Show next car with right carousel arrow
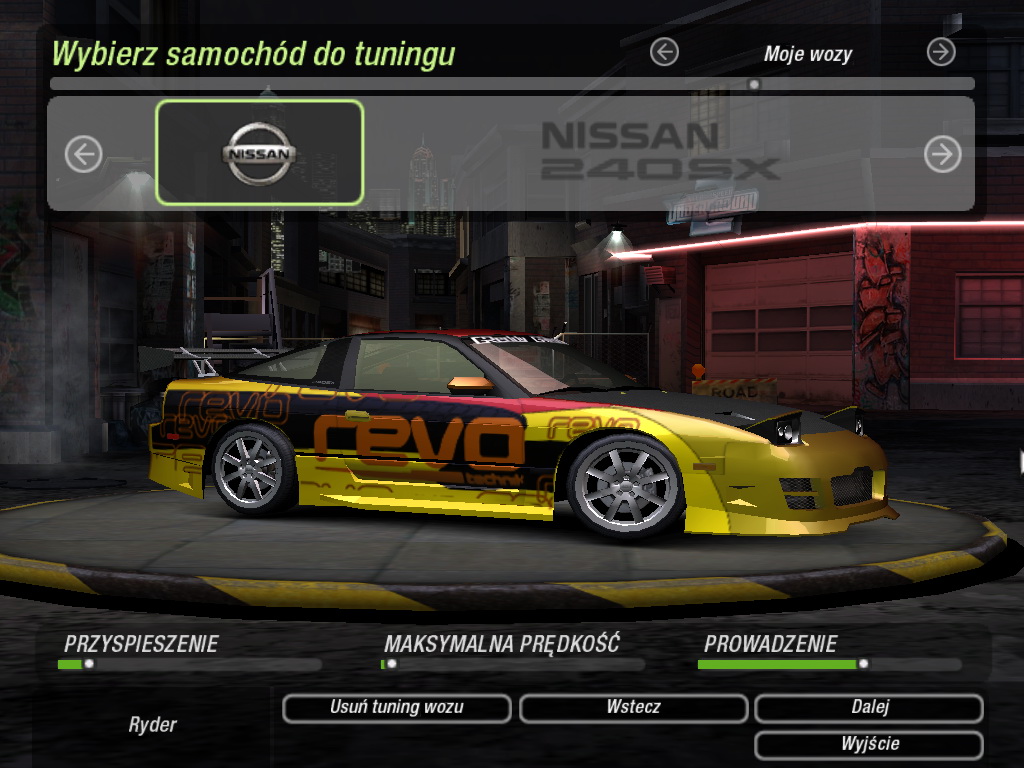The width and height of the screenshot is (1024, 768). pos(942,154)
